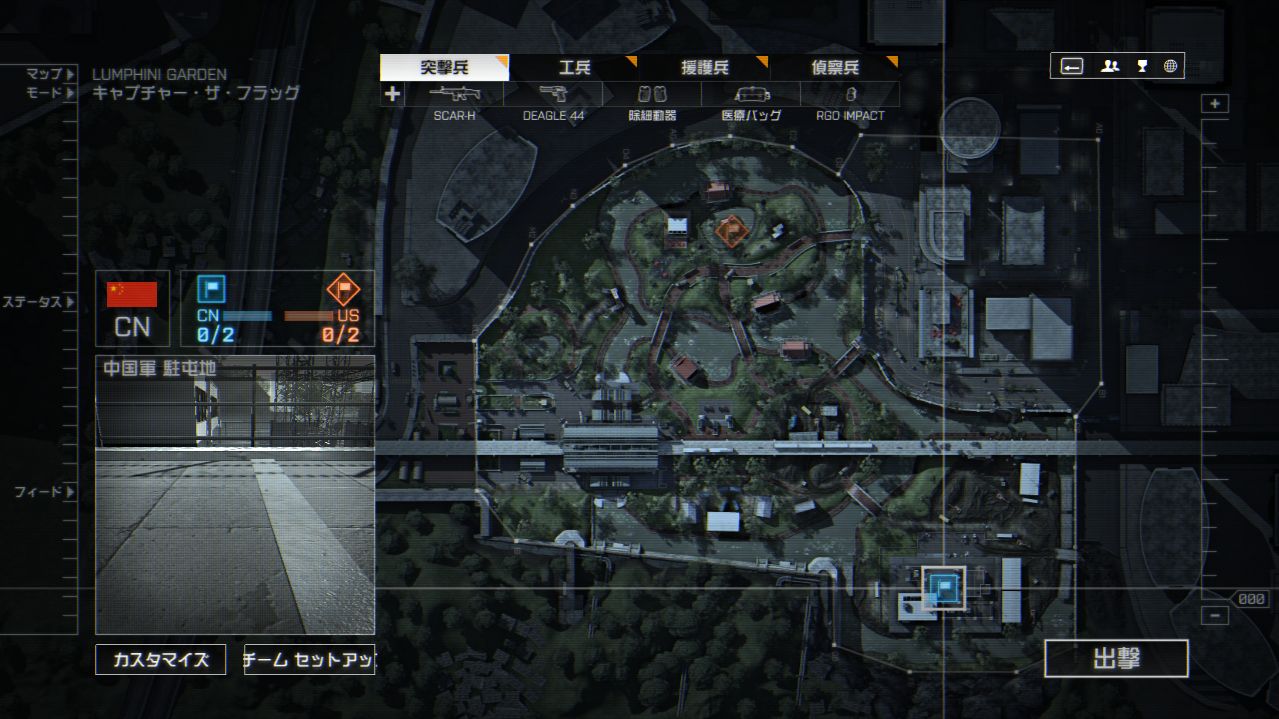Click the back arrow icon
1279x719 pixels.
click(1071, 66)
